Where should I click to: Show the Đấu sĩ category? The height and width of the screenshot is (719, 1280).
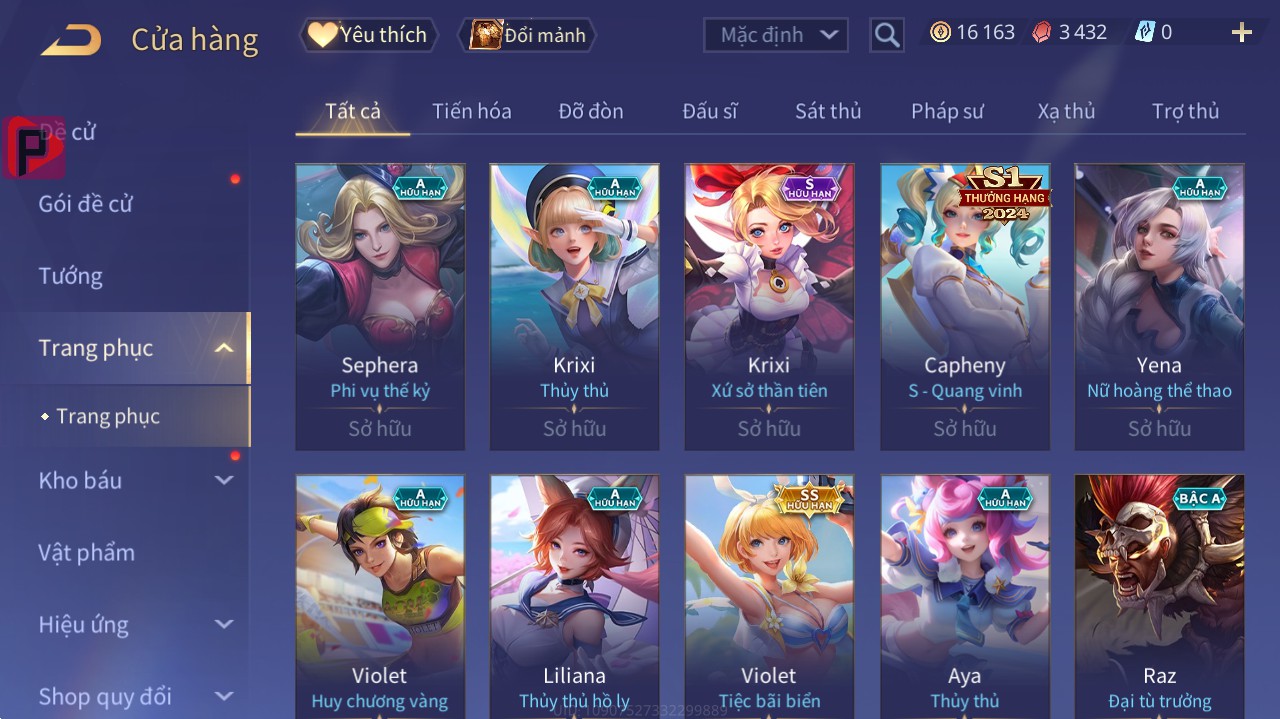(710, 111)
